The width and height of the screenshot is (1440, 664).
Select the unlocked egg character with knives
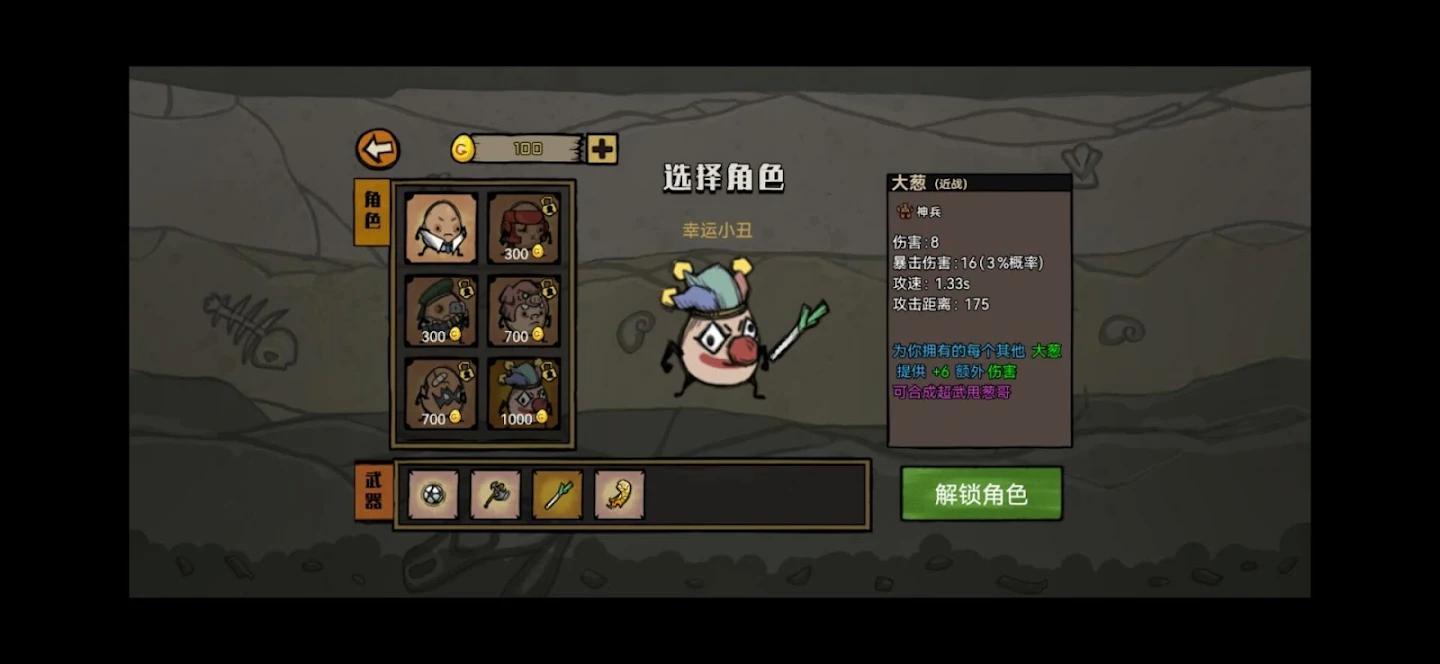point(441,229)
